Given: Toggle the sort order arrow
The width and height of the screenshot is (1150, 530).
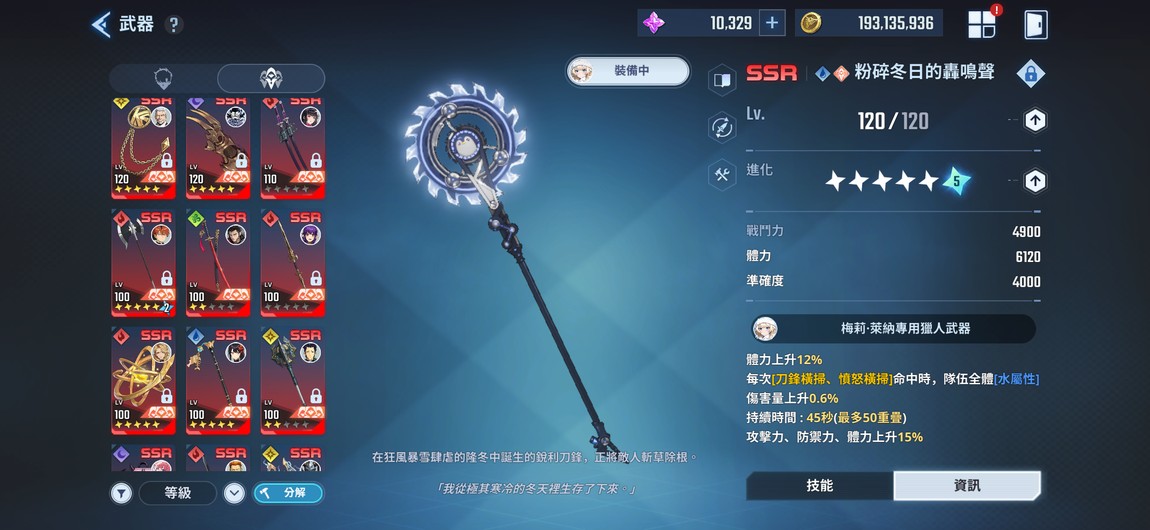Looking at the screenshot, I should click(234, 492).
